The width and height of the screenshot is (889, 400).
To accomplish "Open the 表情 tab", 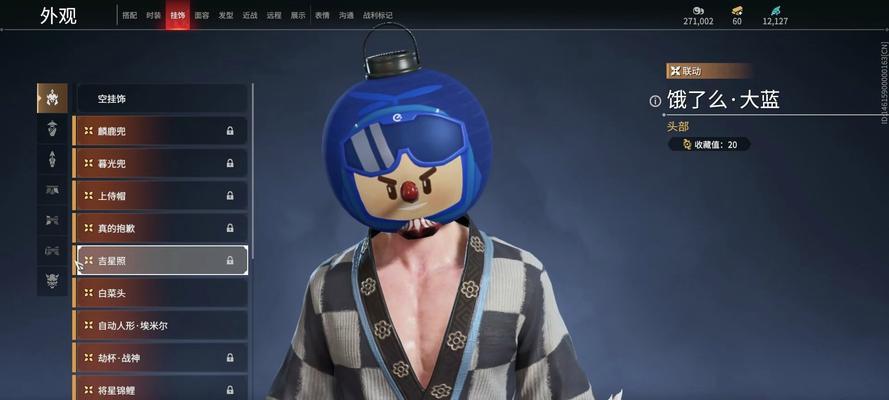I will [322, 16].
